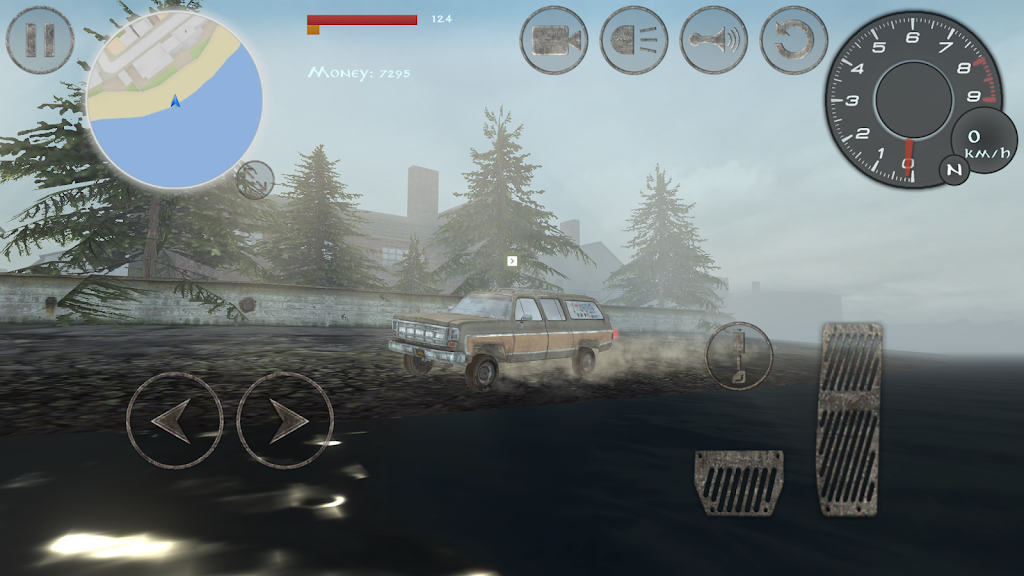Toggle minimap size with the arrows icon

pos(255,180)
